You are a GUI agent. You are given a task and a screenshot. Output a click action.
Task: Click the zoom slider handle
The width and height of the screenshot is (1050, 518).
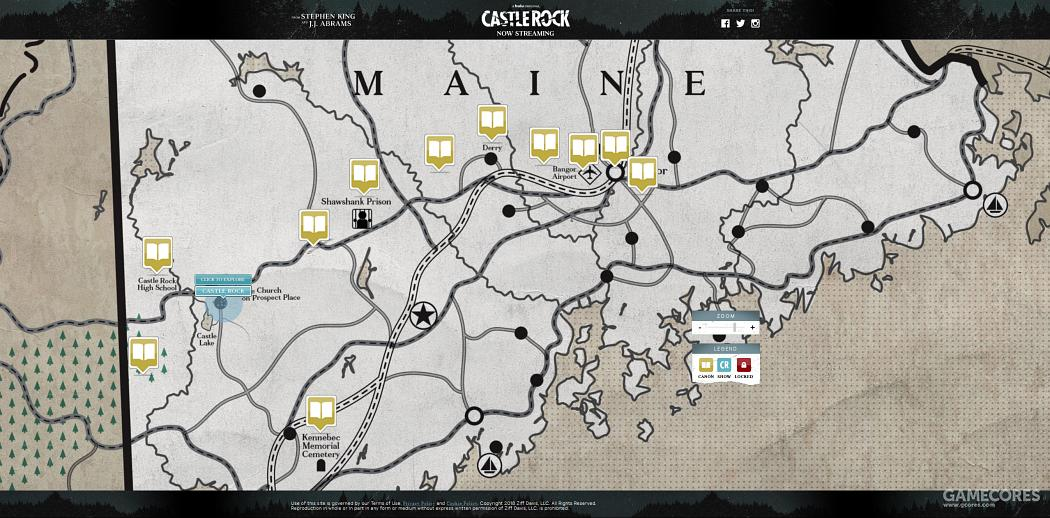pos(735,328)
